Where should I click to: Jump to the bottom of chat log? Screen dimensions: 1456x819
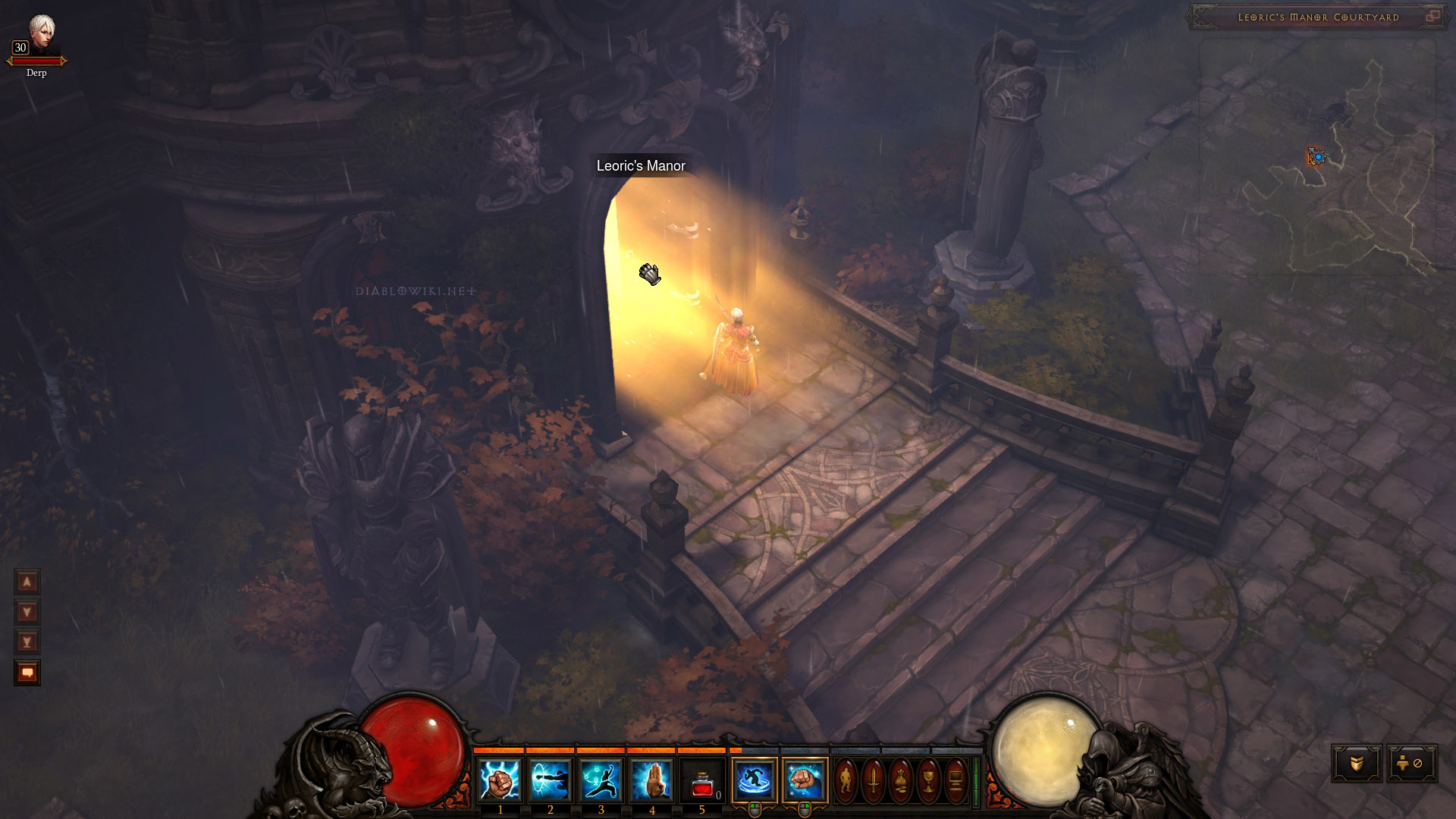27,642
